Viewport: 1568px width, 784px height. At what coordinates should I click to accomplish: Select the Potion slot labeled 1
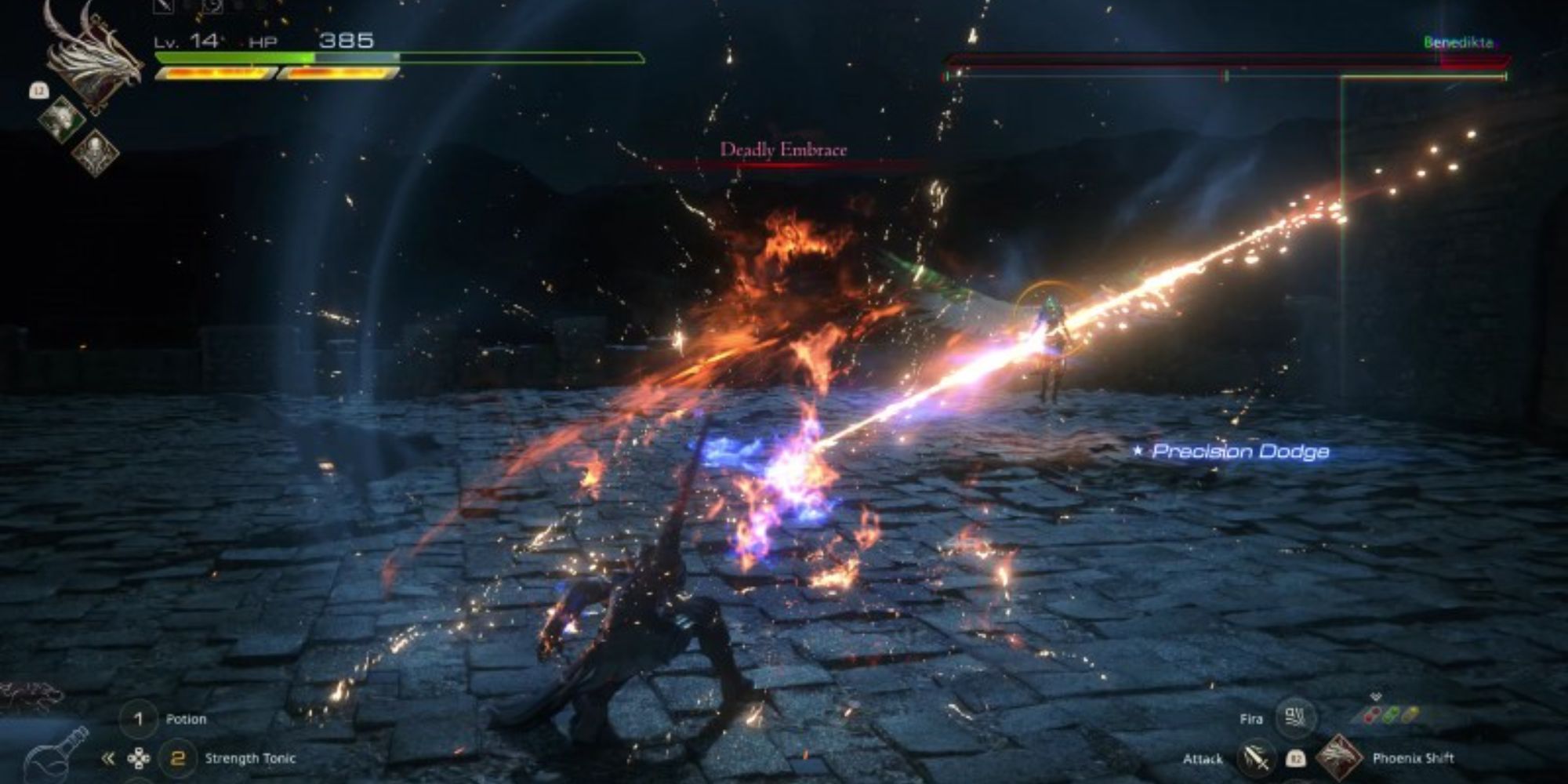[x=140, y=719]
